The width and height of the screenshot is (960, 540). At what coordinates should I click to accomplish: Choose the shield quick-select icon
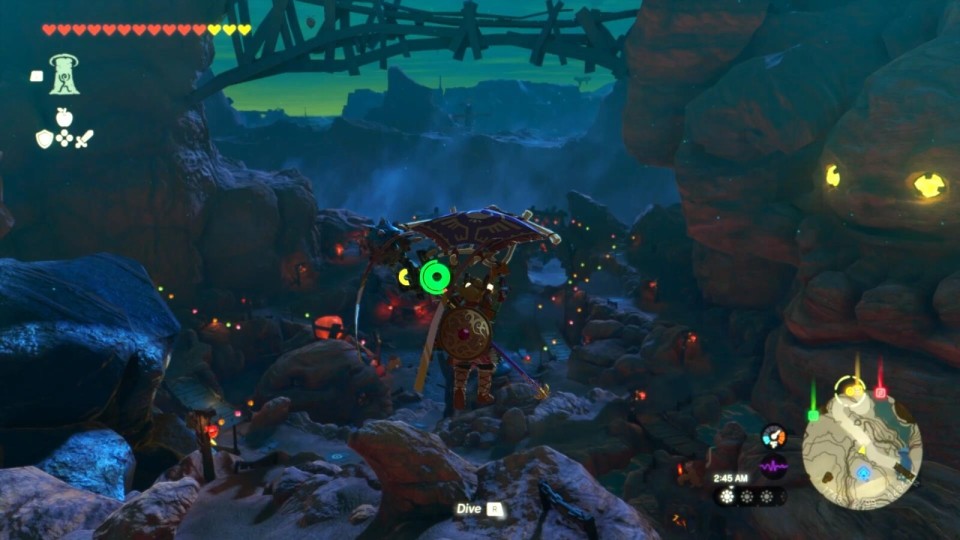(x=44, y=139)
